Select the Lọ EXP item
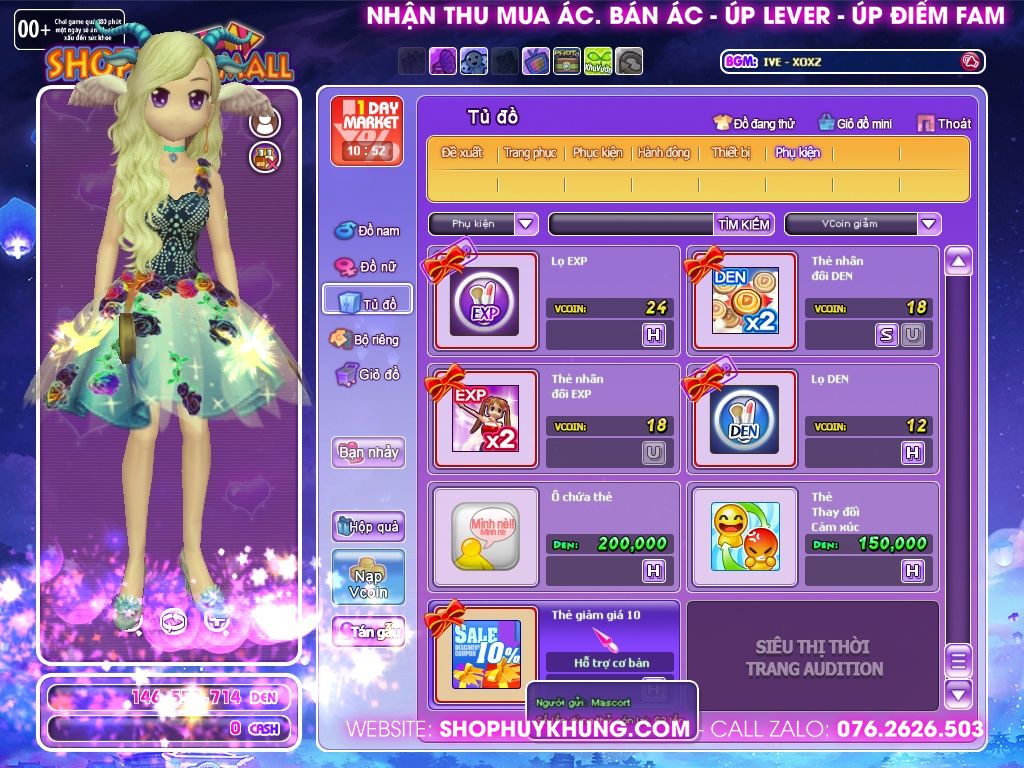The width and height of the screenshot is (1024, 768). click(484, 301)
